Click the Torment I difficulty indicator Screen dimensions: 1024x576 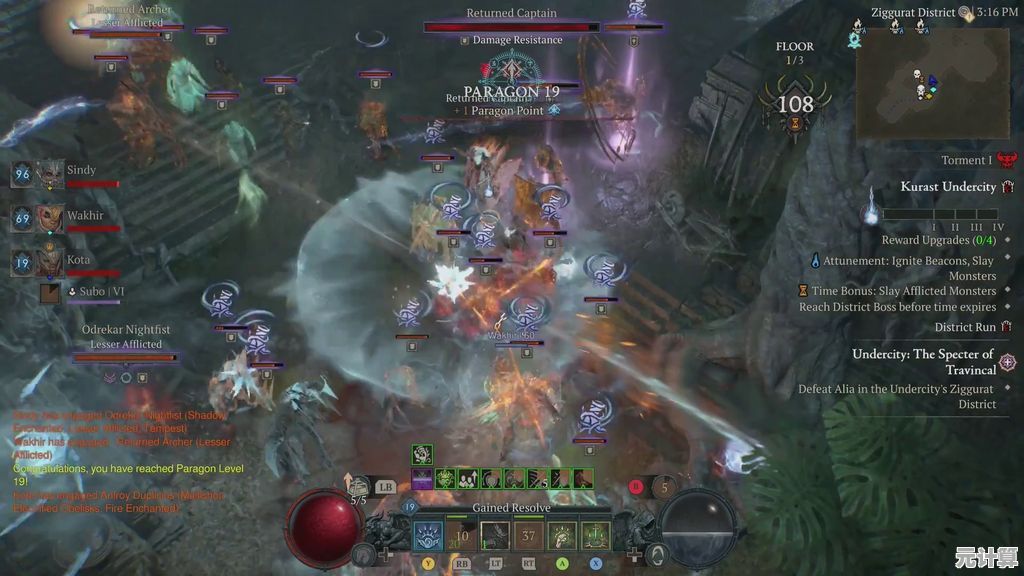click(x=966, y=160)
